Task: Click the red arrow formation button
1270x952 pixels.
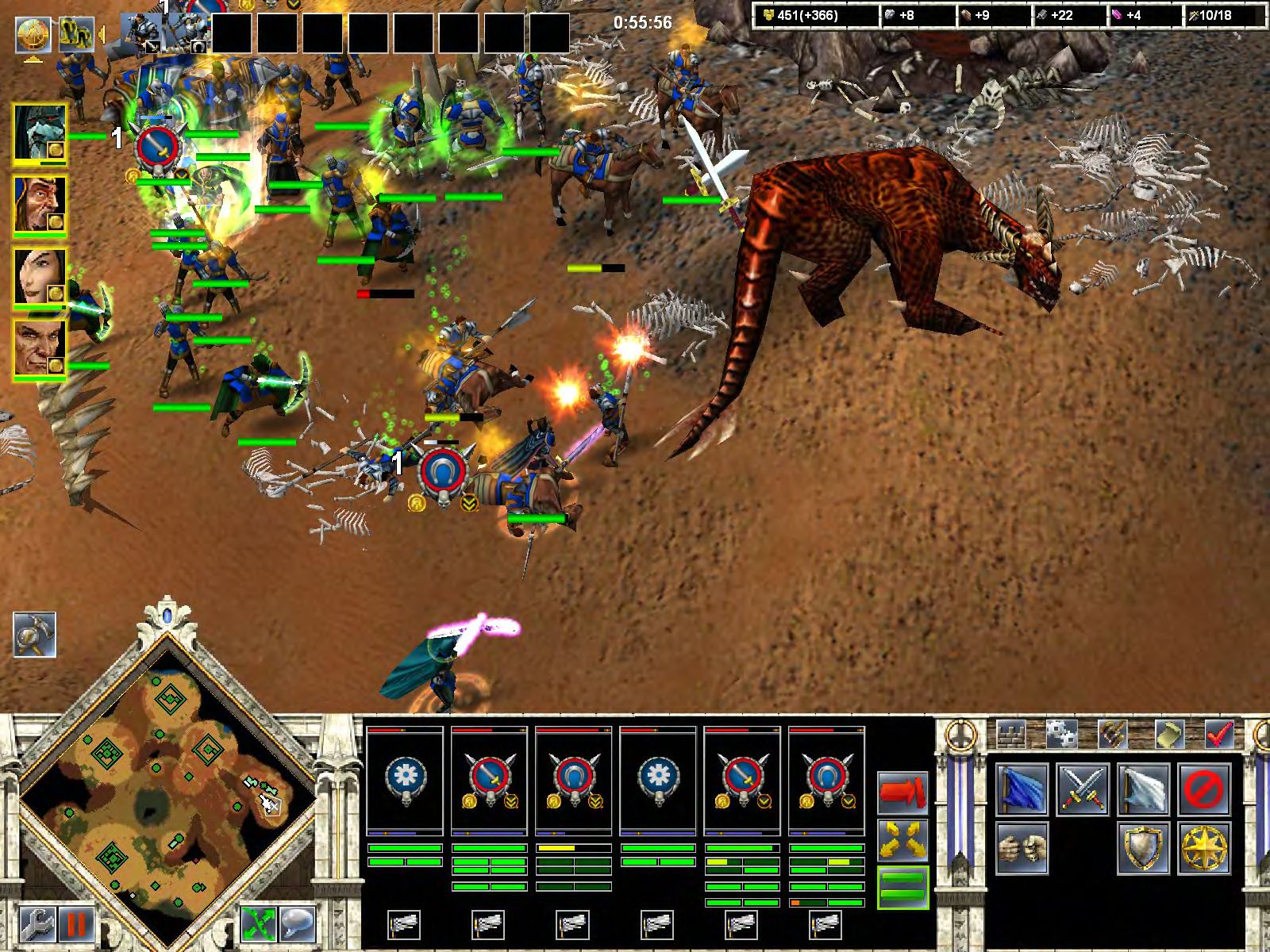Action: tap(903, 791)
